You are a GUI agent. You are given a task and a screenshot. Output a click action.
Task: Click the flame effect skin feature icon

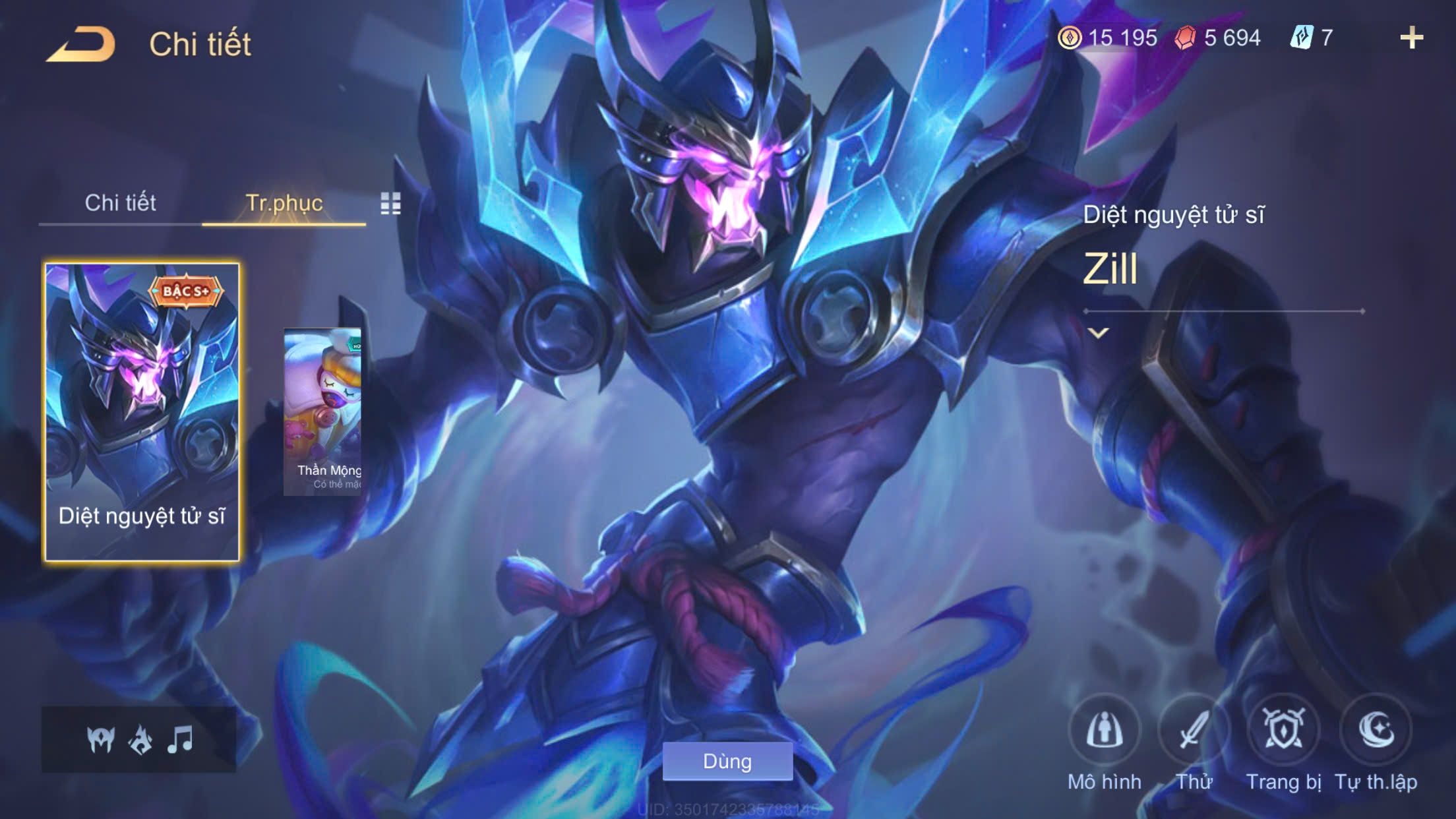(140, 739)
